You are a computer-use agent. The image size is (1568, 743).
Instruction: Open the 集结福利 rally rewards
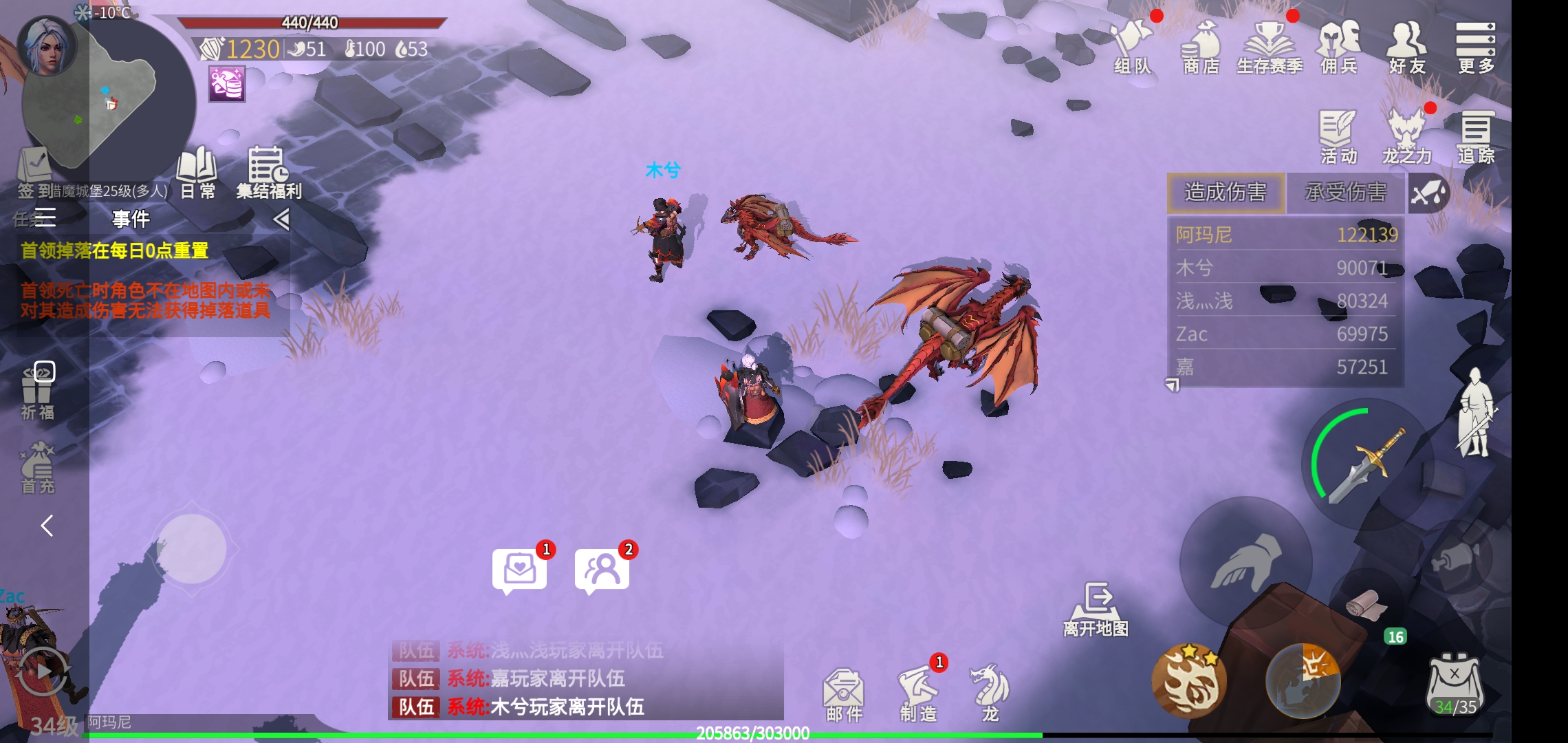point(269,172)
